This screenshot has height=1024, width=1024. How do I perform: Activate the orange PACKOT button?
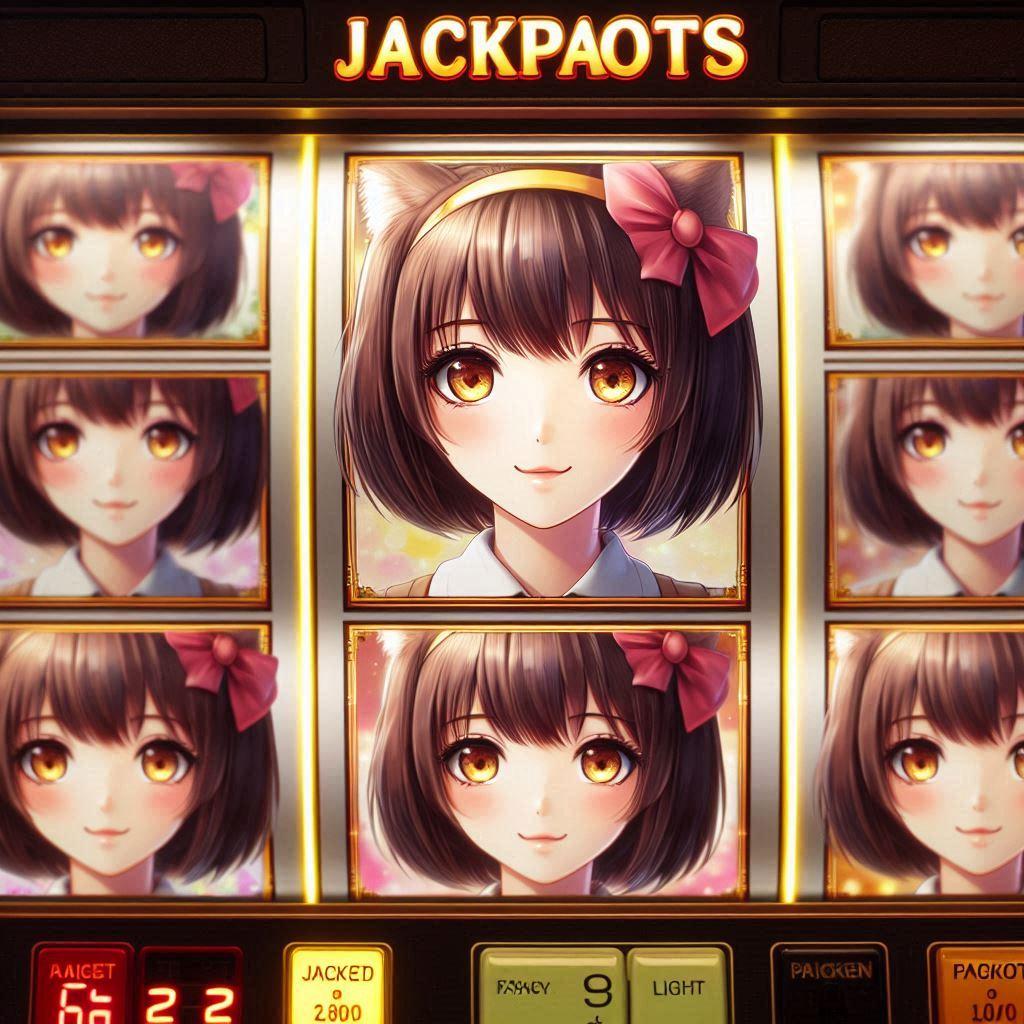click(x=979, y=985)
